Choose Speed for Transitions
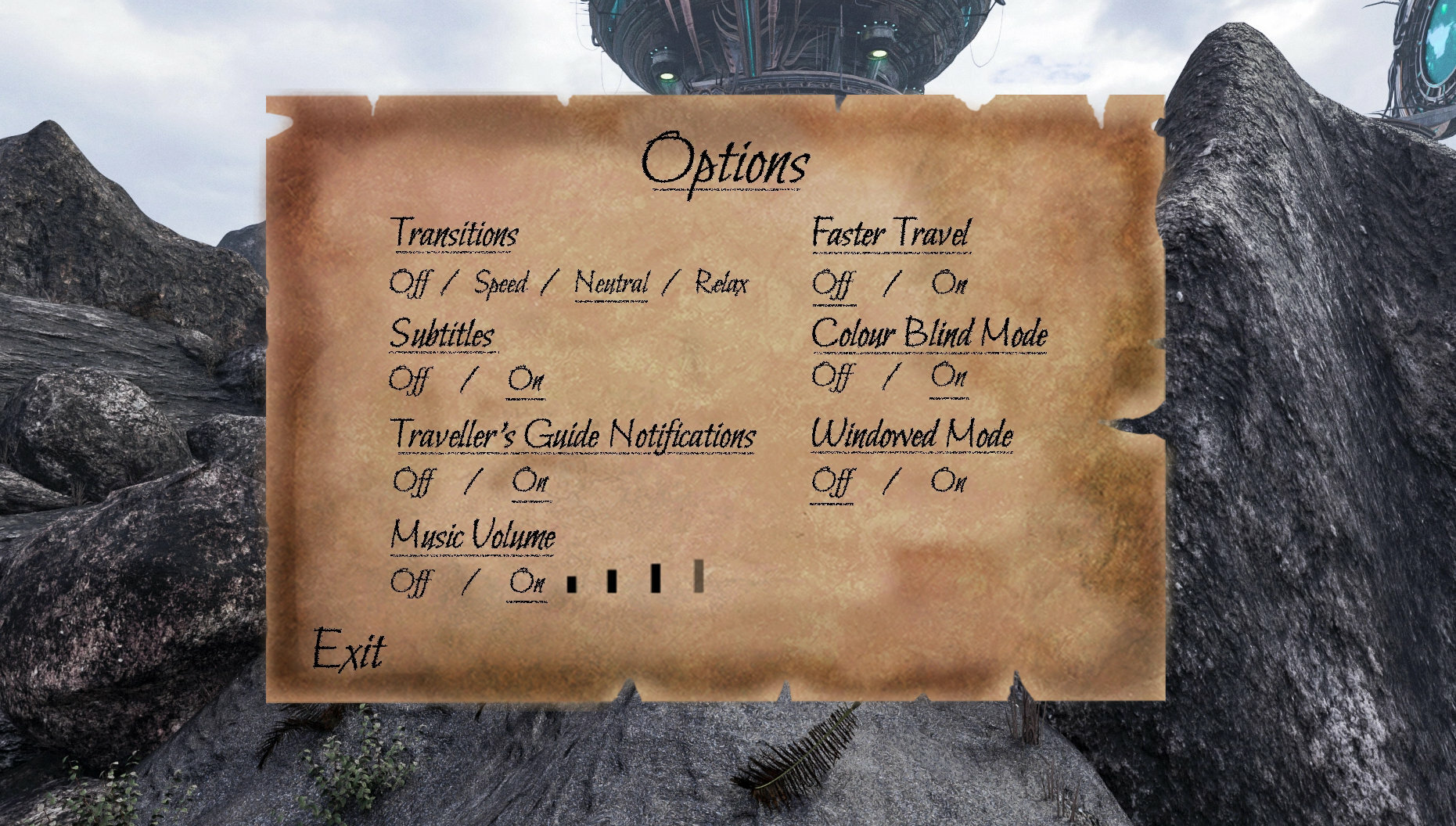This screenshot has width=1456, height=826. tap(501, 283)
